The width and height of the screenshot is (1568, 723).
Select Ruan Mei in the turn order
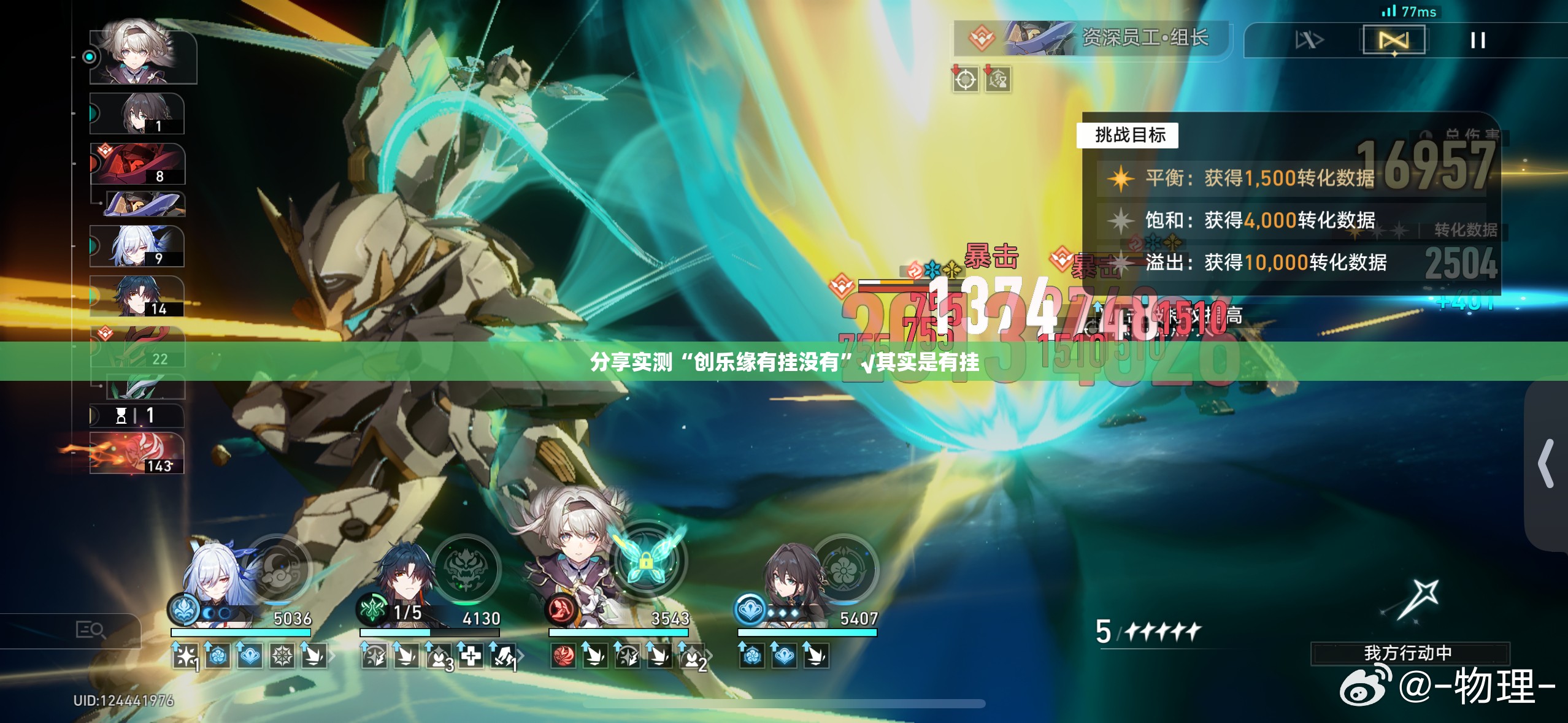[x=137, y=113]
